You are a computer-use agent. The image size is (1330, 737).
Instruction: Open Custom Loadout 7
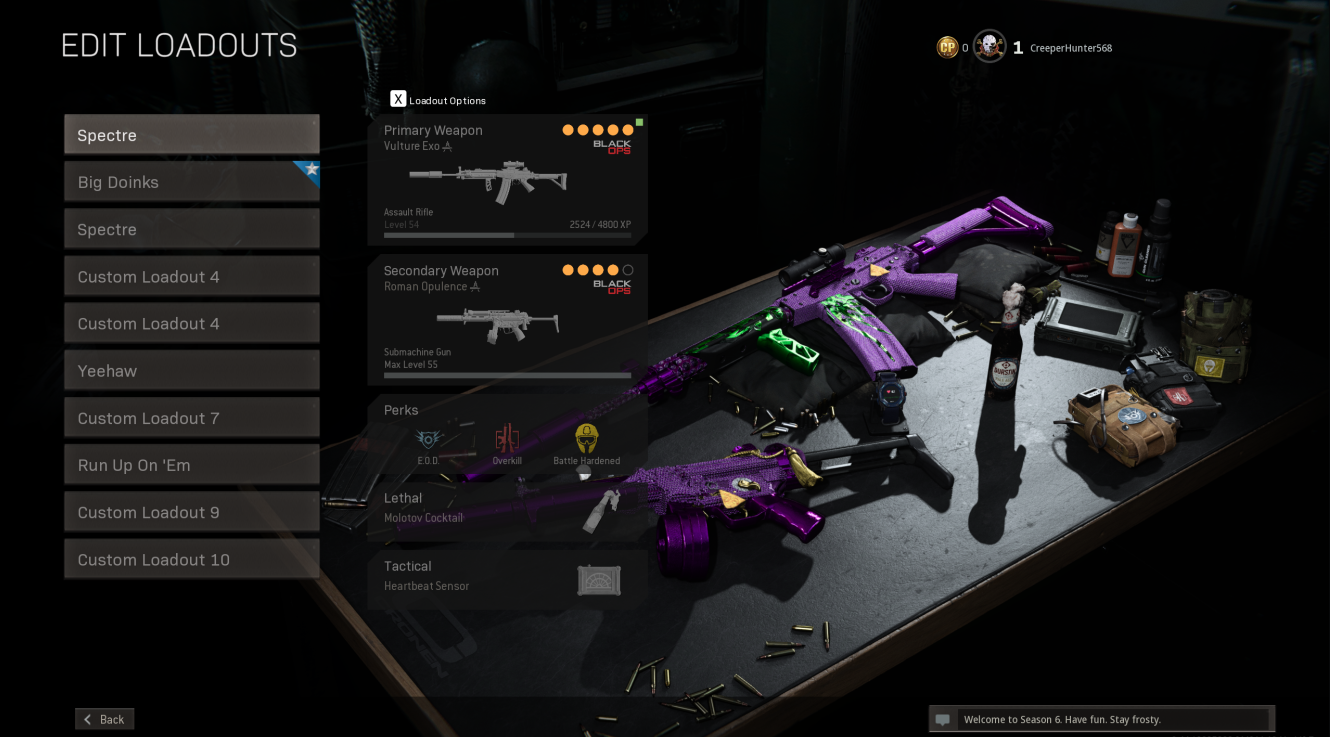pos(191,418)
